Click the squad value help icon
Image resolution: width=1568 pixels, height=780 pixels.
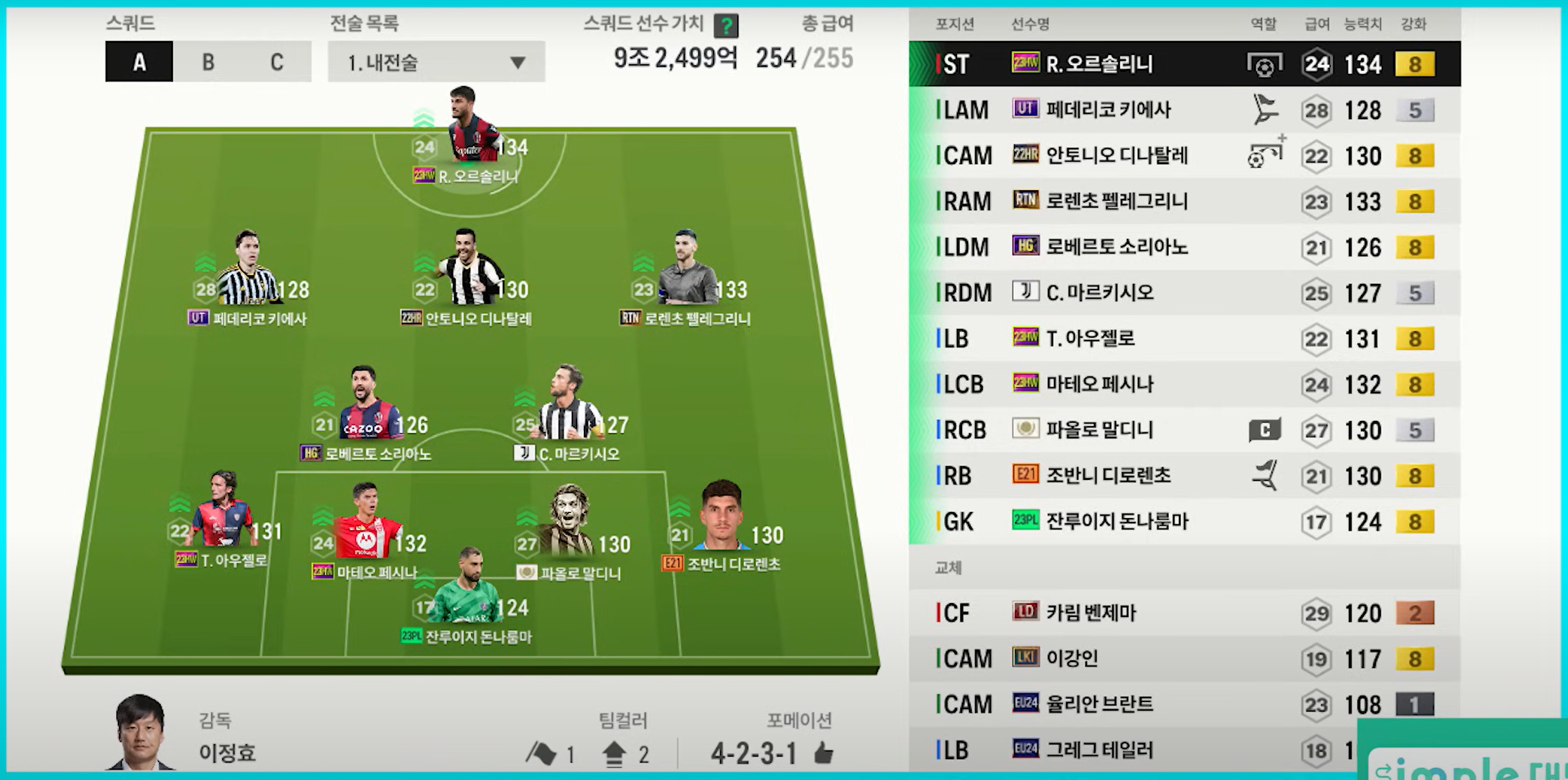tap(726, 25)
